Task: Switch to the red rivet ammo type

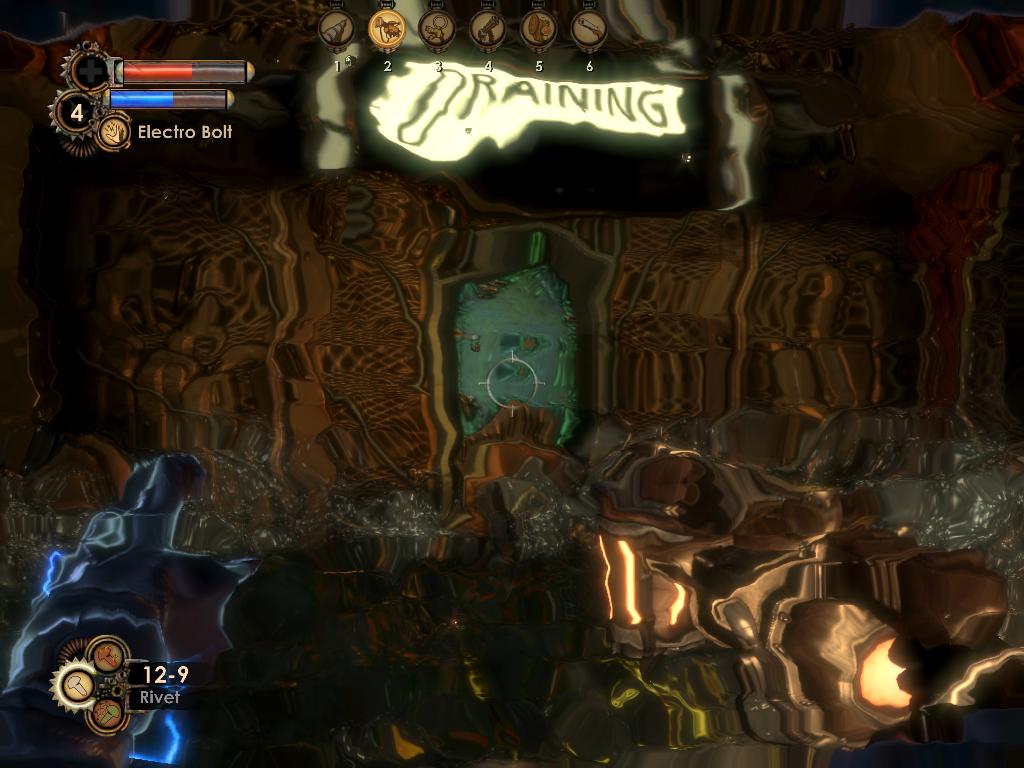Action: point(107,656)
